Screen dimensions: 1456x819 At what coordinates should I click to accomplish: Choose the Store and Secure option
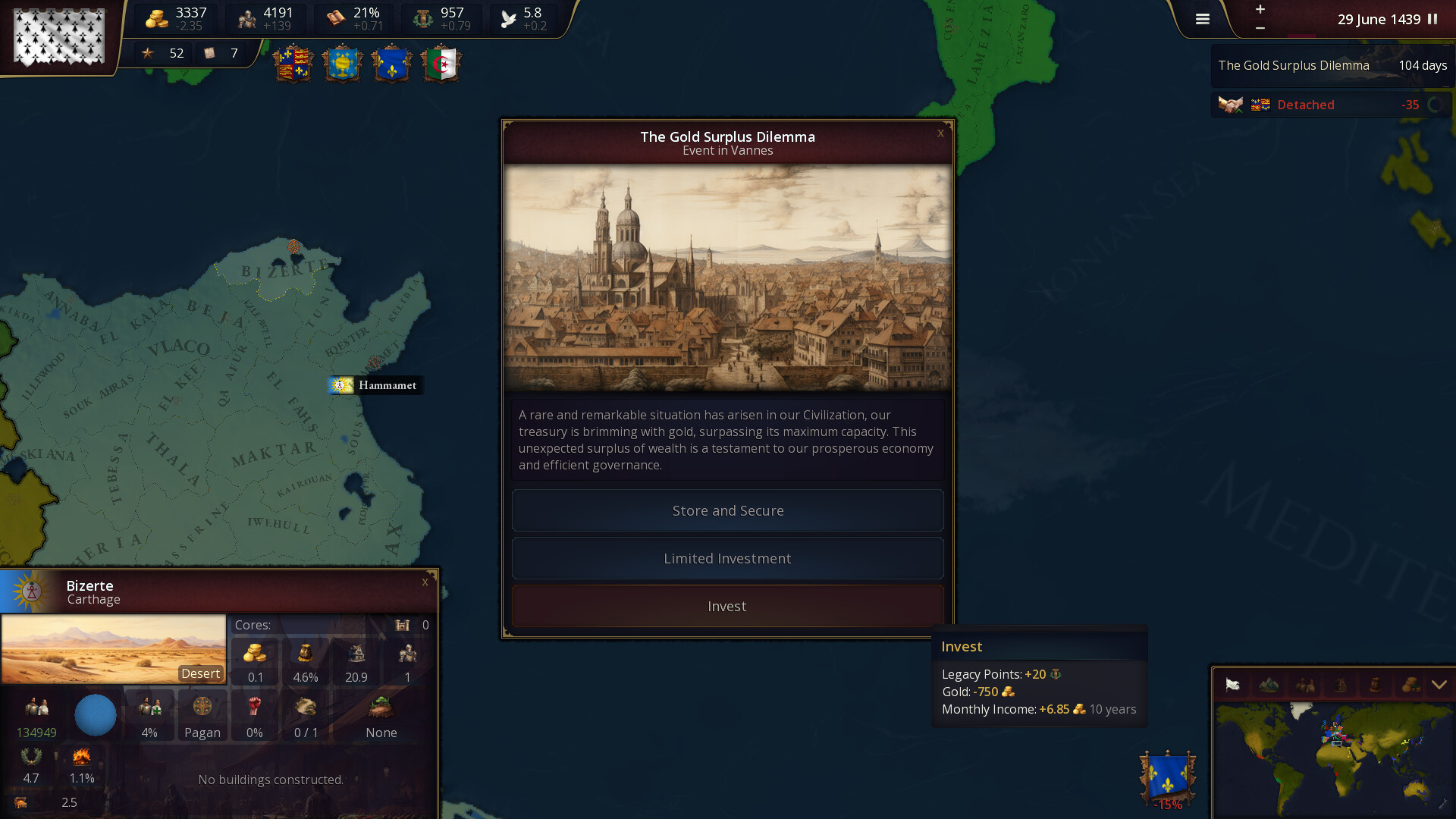point(726,510)
